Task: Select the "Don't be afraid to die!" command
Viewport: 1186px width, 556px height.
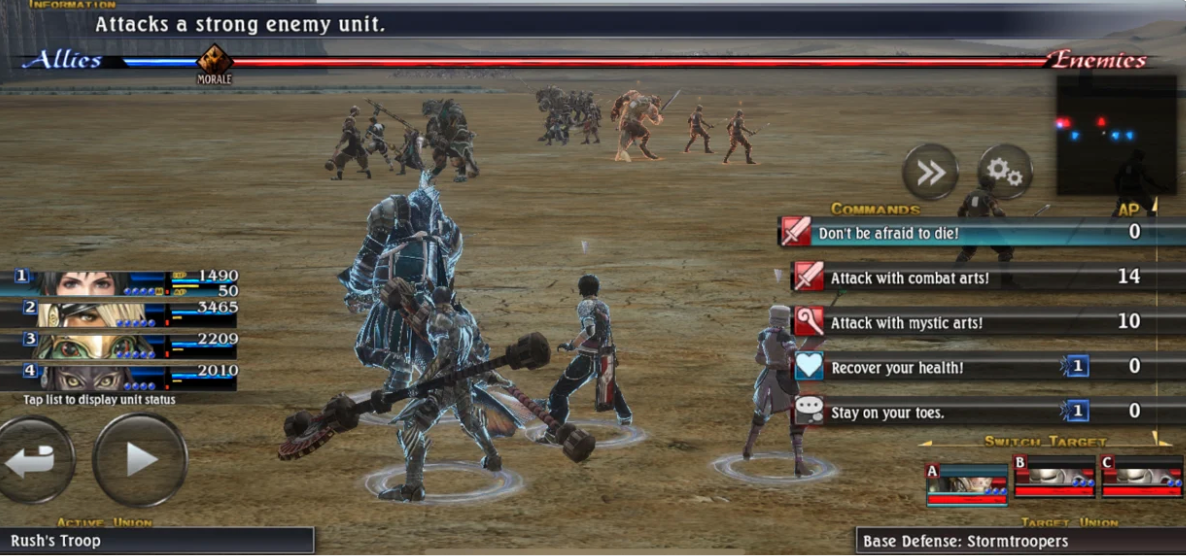Action: pos(960,233)
